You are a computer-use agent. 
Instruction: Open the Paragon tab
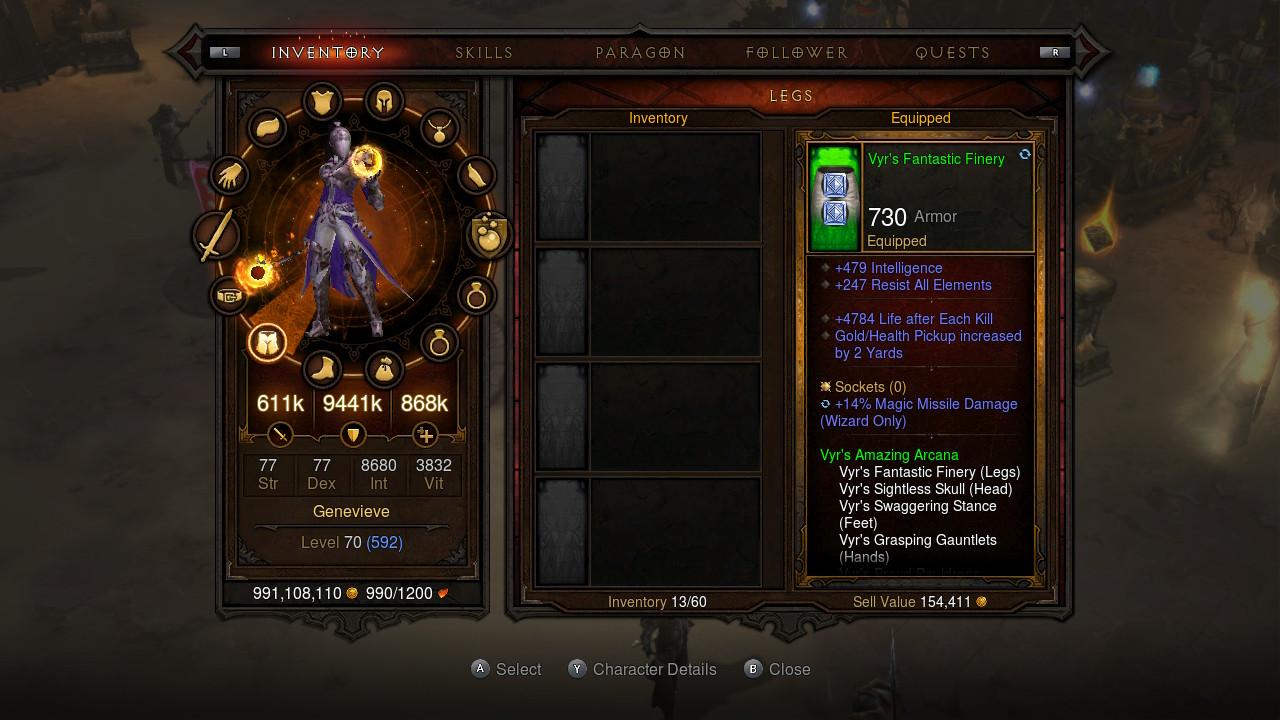click(640, 53)
